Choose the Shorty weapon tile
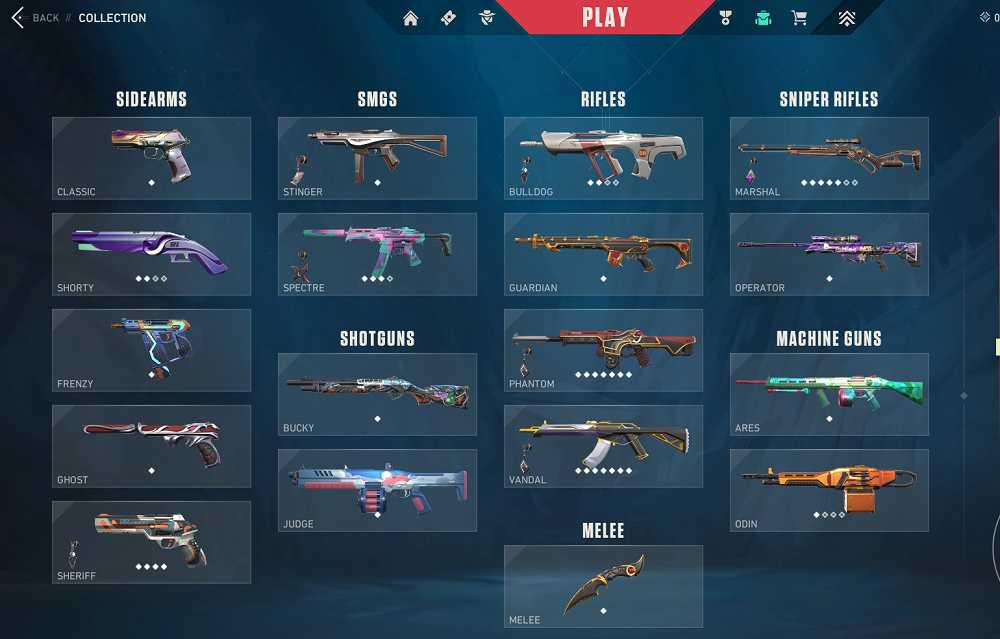The height and width of the screenshot is (639, 1000). coord(152,254)
